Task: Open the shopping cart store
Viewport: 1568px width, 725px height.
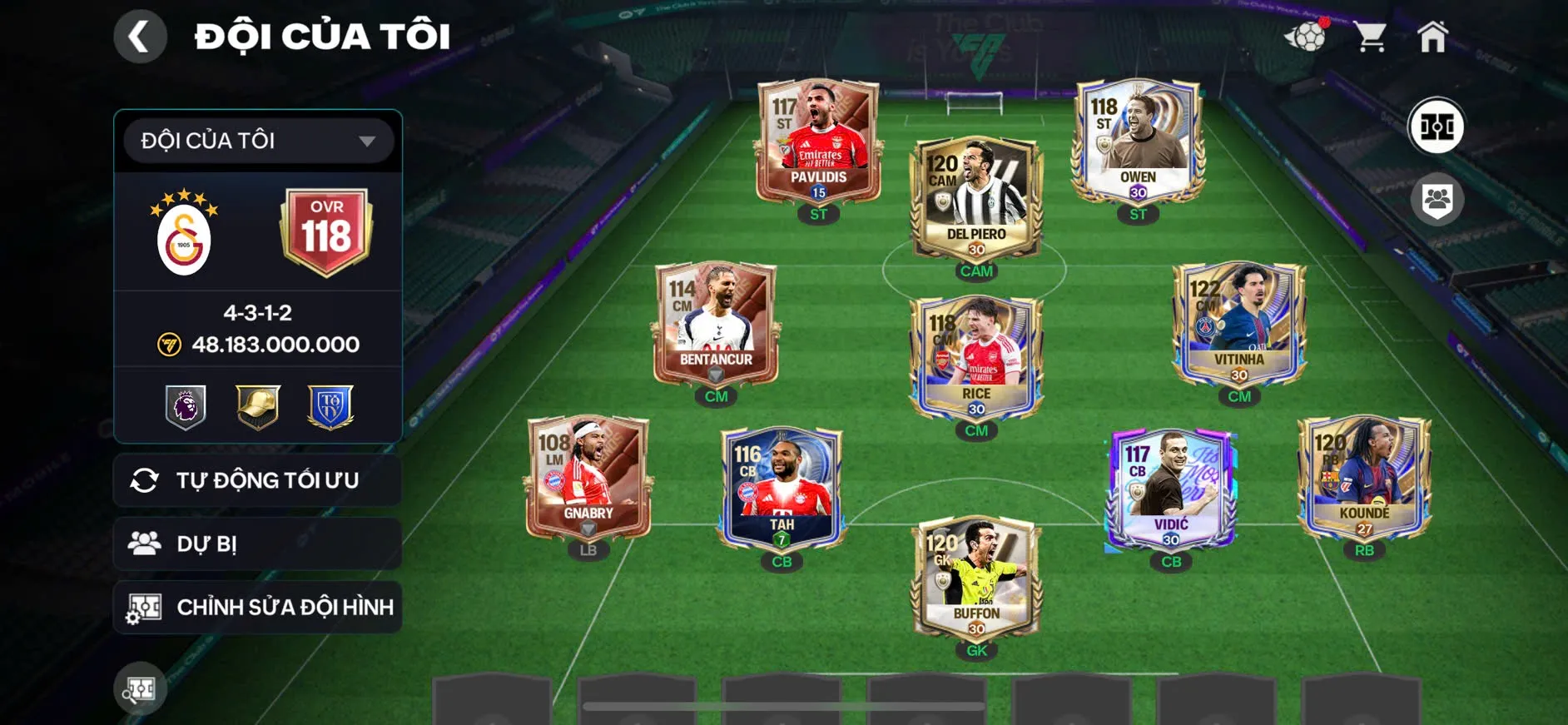Action: (x=1369, y=37)
